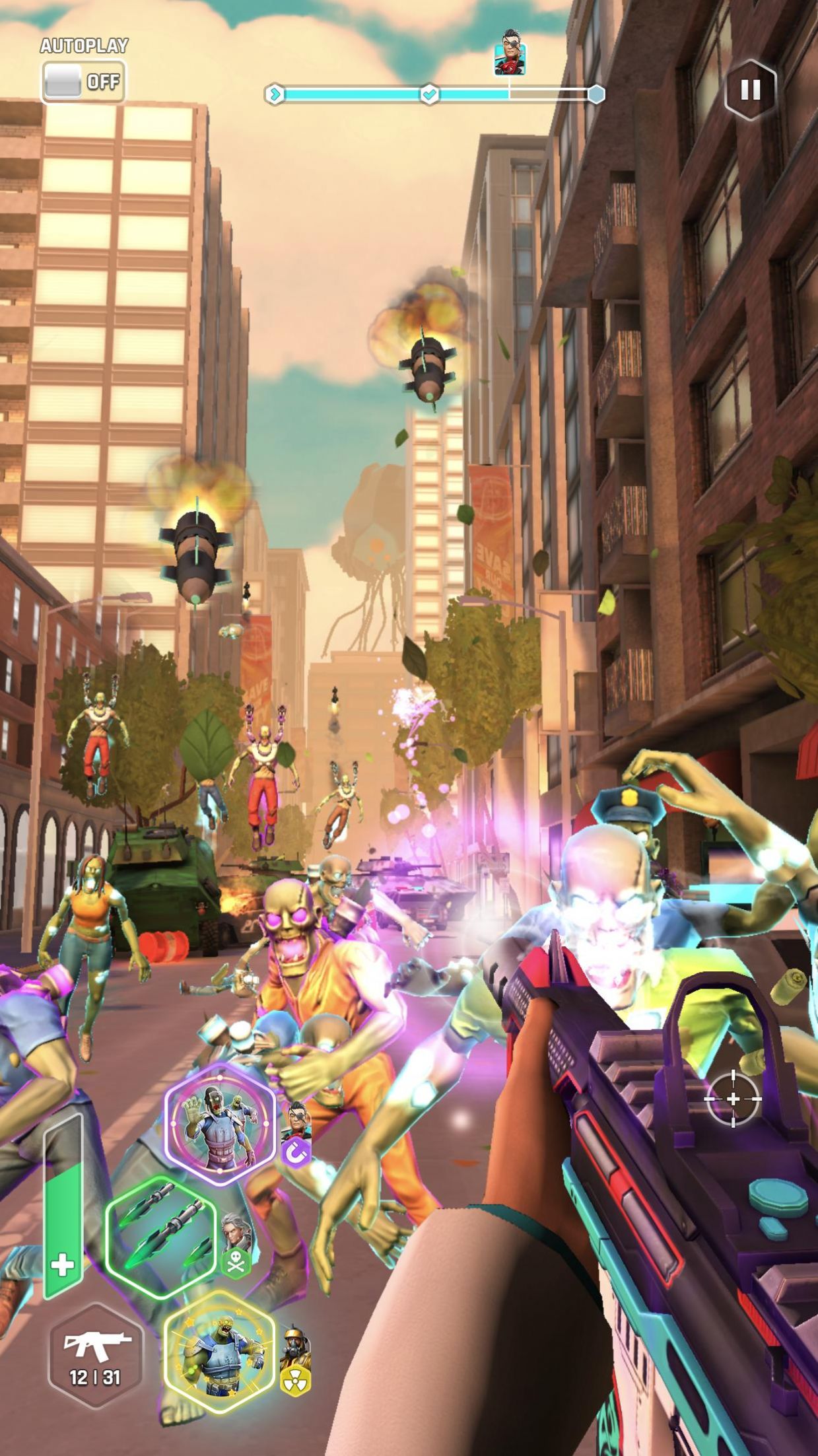Tap the crosshair aim button
Image resolution: width=818 pixels, height=1456 pixels.
(732, 1099)
